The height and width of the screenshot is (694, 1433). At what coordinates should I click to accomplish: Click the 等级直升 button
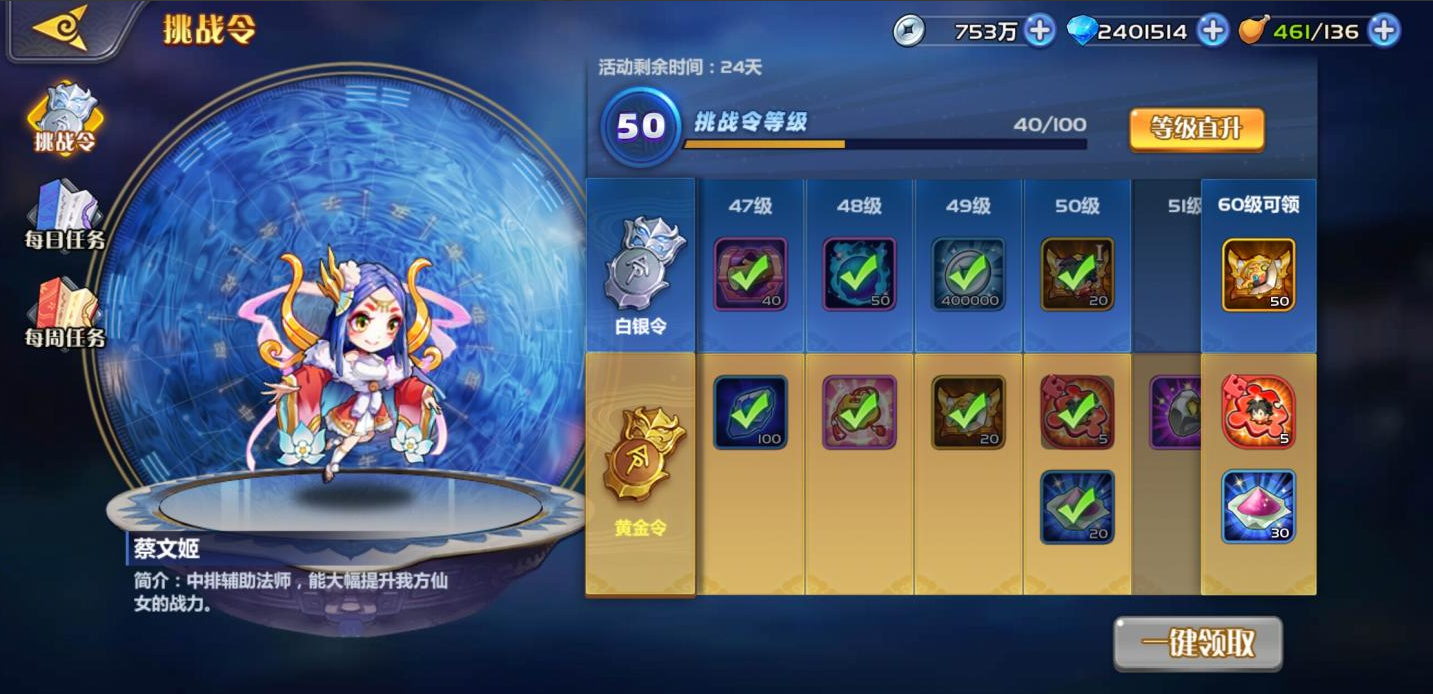click(x=1197, y=129)
